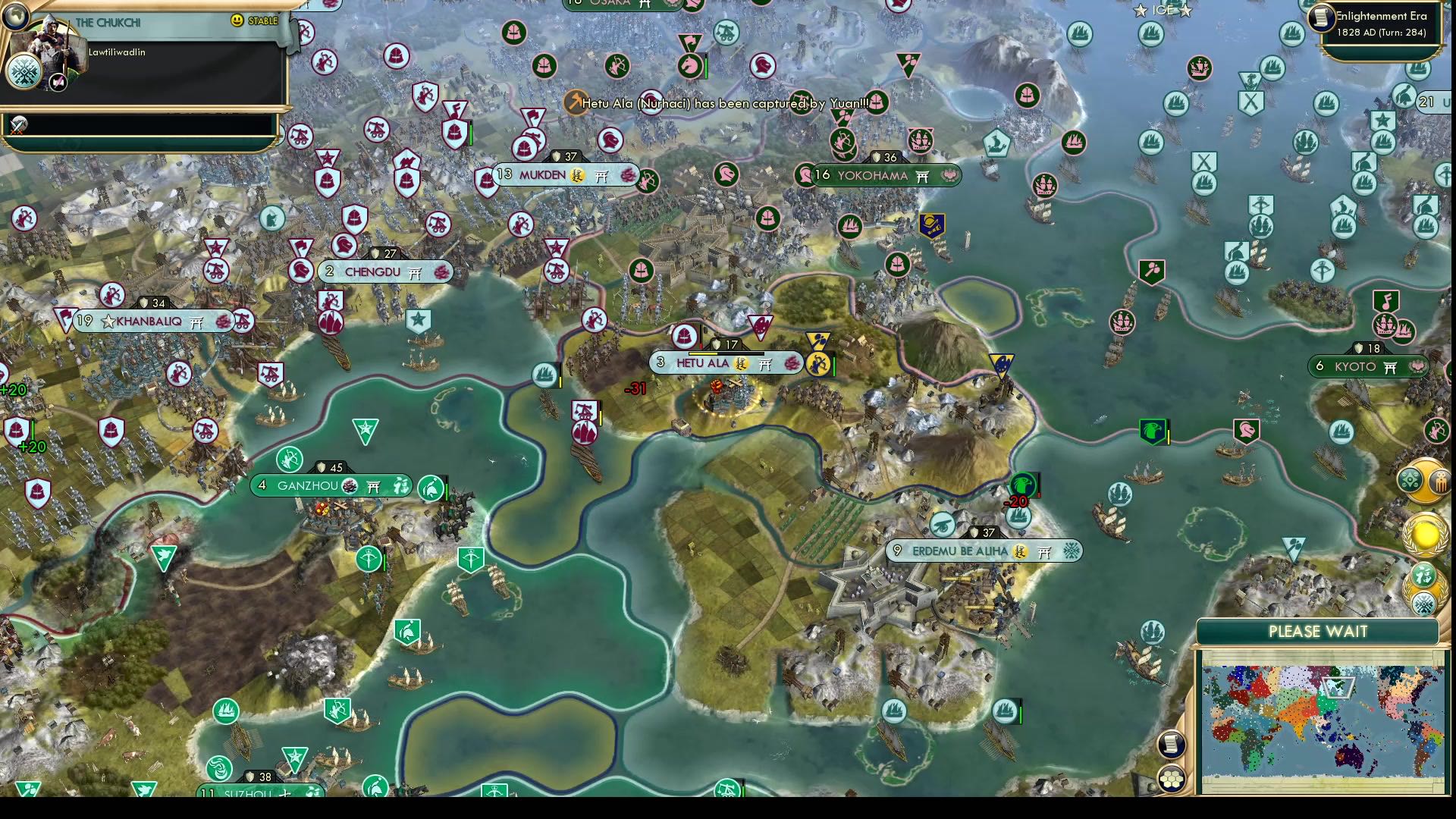Click the Torii gate icon on Mukden banner
1456x819 pixels.
coord(601,176)
